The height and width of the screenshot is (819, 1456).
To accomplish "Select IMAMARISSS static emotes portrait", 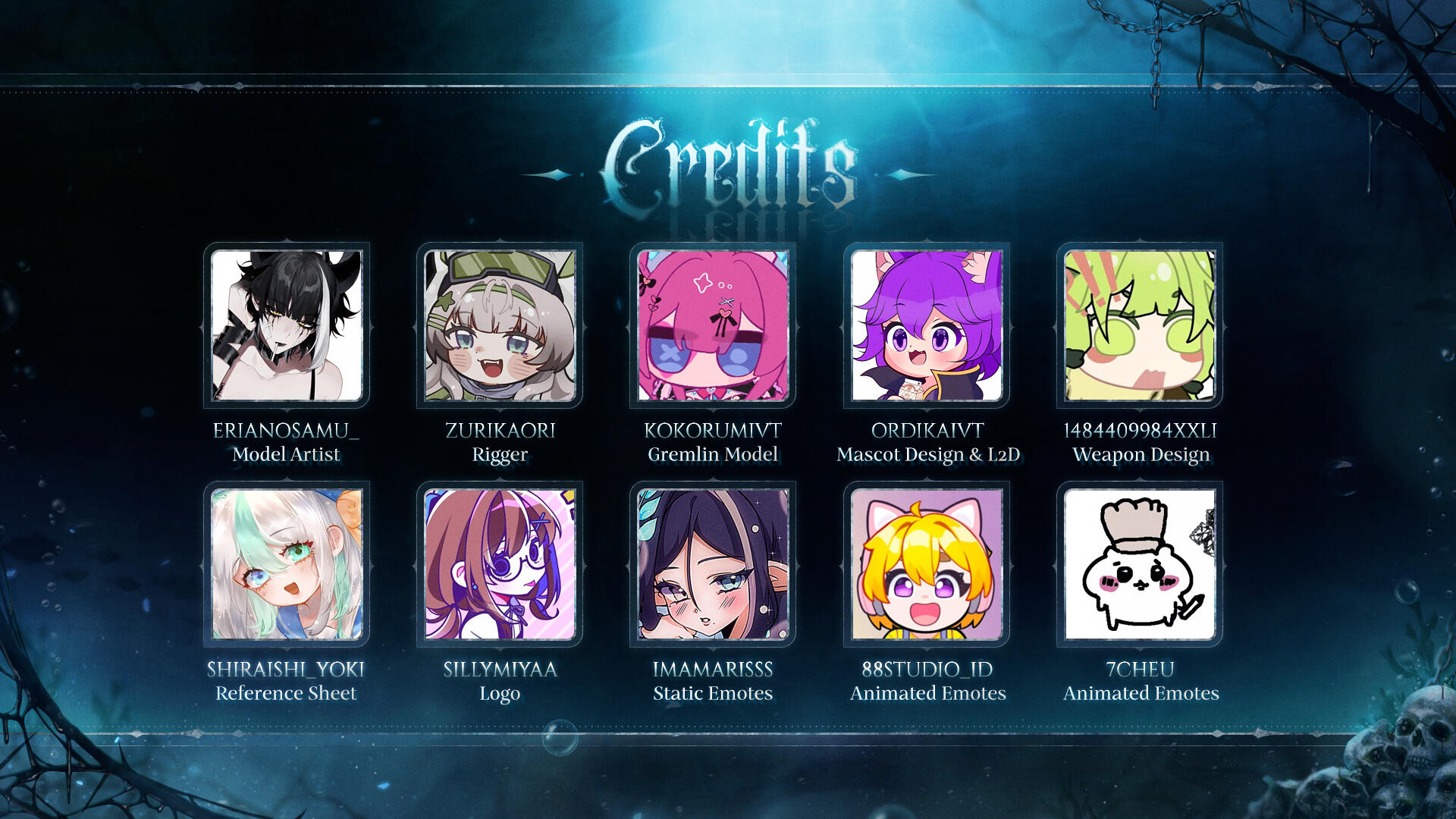I will click(713, 564).
